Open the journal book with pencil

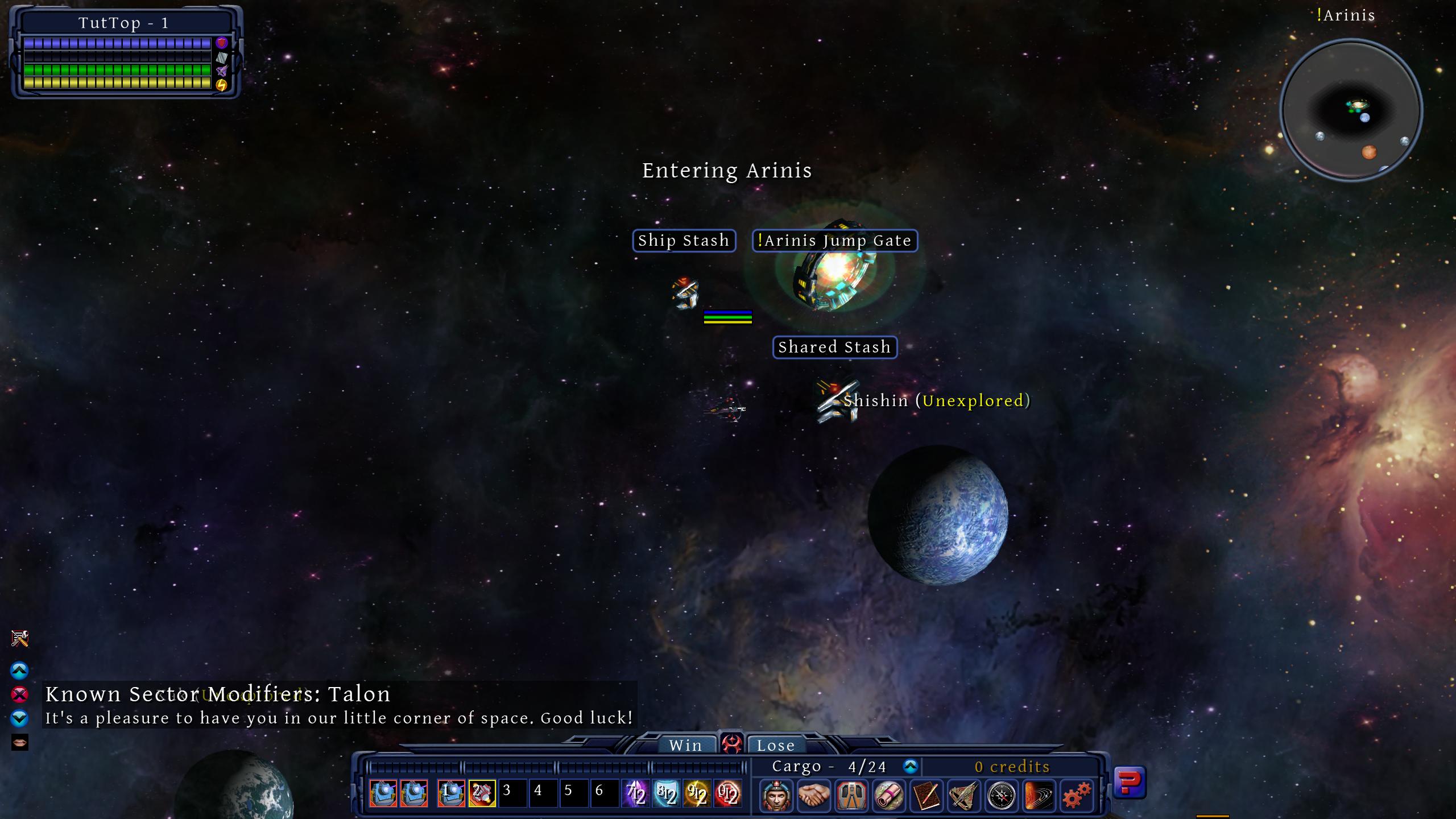click(x=926, y=795)
